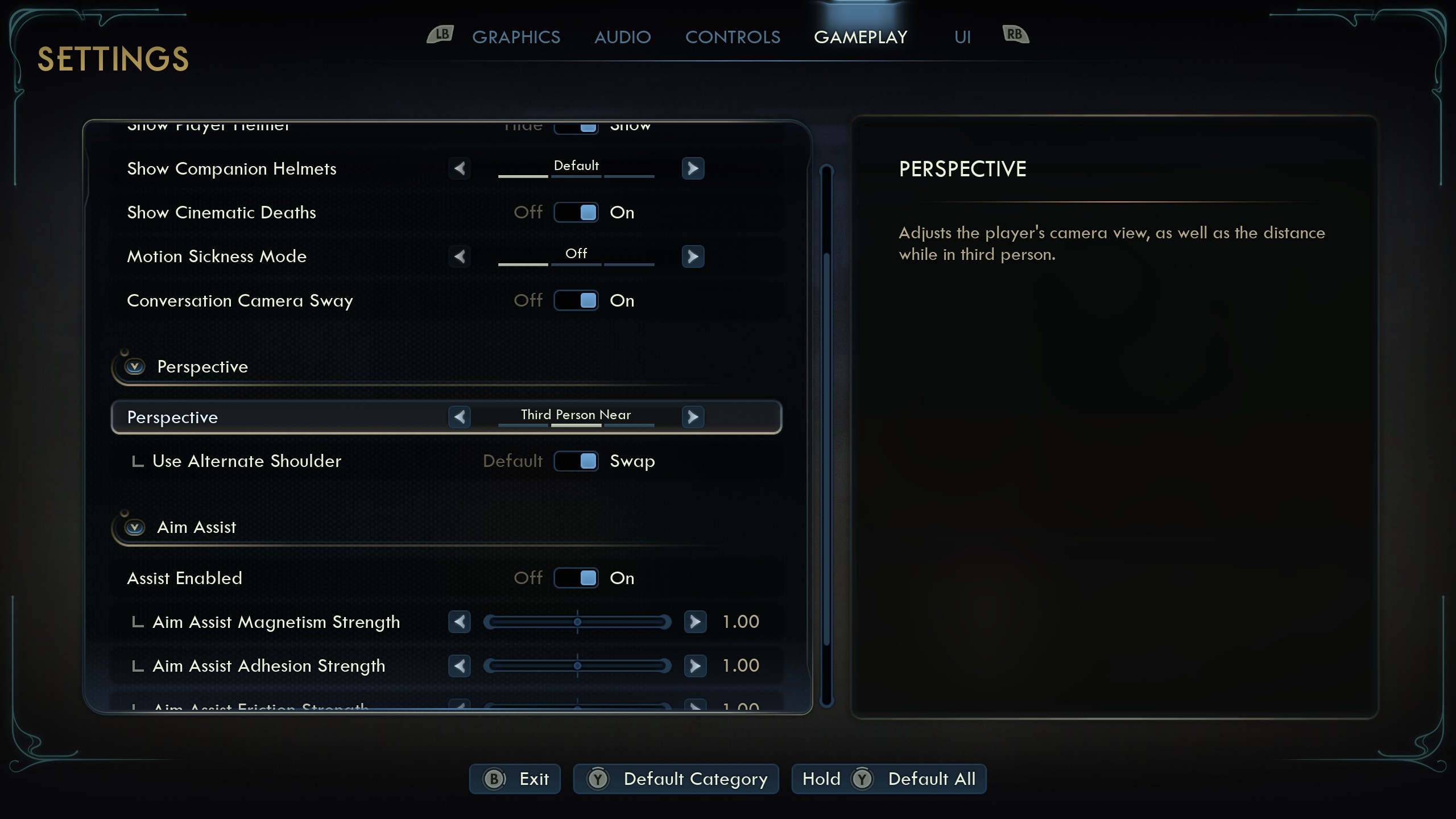Click left arrow for Show Companion Helmets
Viewport: 1456px width, 819px height.
click(x=460, y=168)
